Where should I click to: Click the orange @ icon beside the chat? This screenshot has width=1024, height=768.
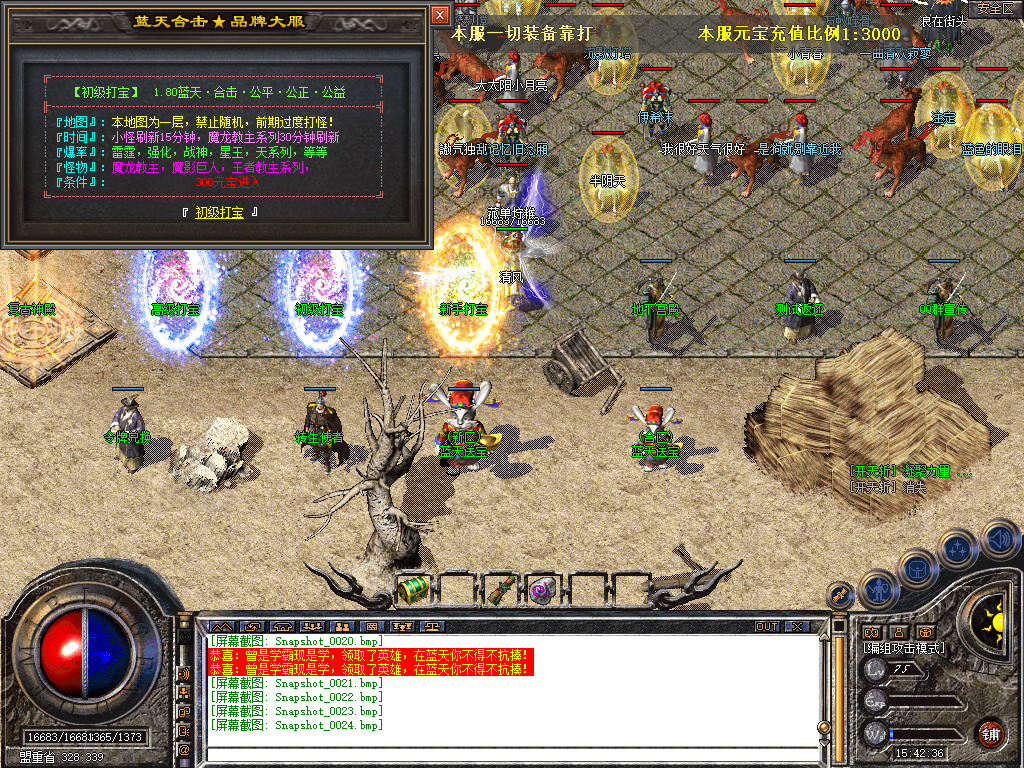click(x=185, y=749)
